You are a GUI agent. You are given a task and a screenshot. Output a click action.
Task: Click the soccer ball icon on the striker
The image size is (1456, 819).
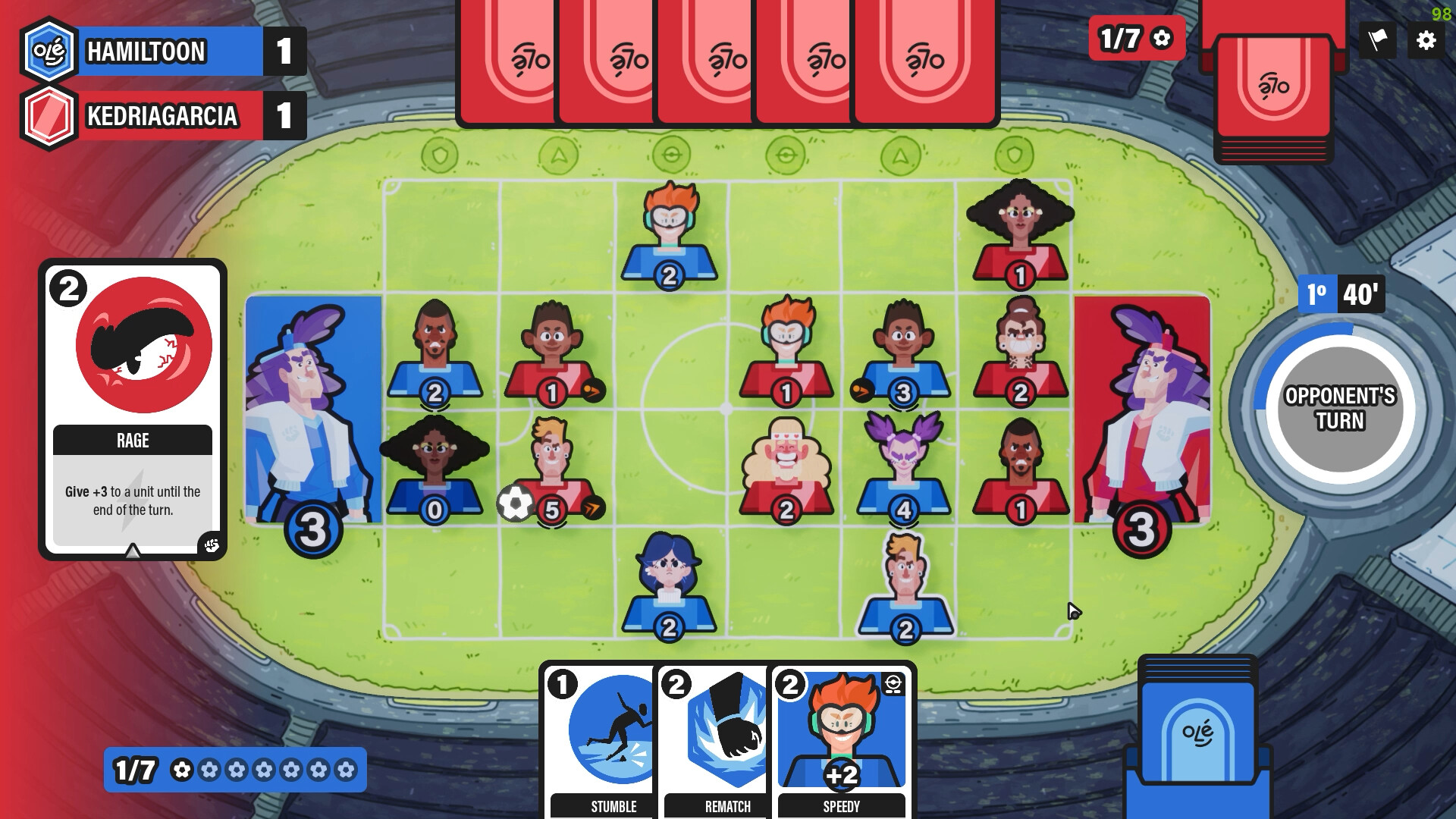[516, 502]
